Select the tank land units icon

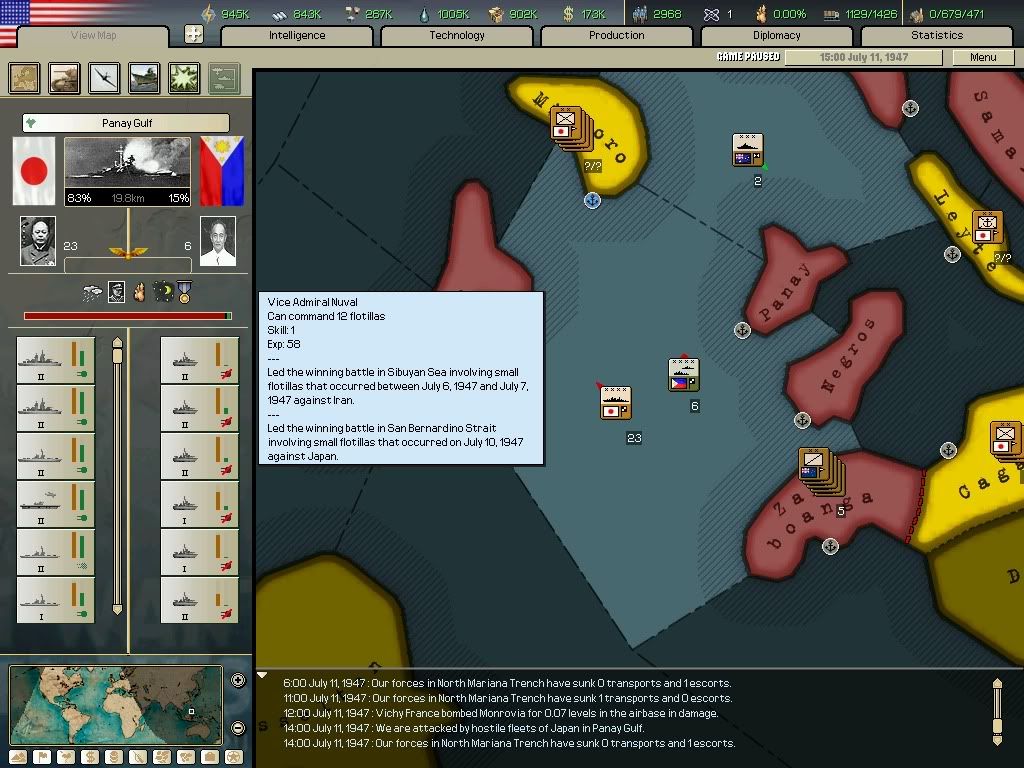coord(65,78)
